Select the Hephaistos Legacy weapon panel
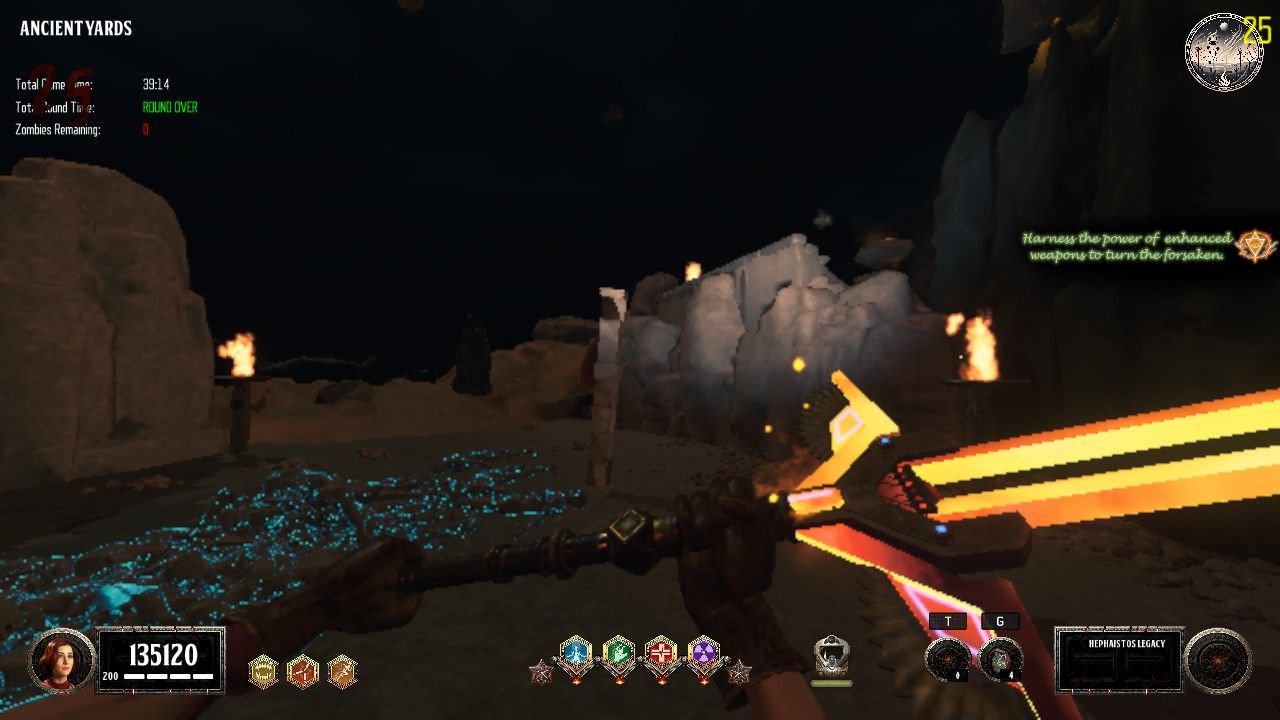The height and width of the screenshot is (720, 1280). coord(1119,660)
